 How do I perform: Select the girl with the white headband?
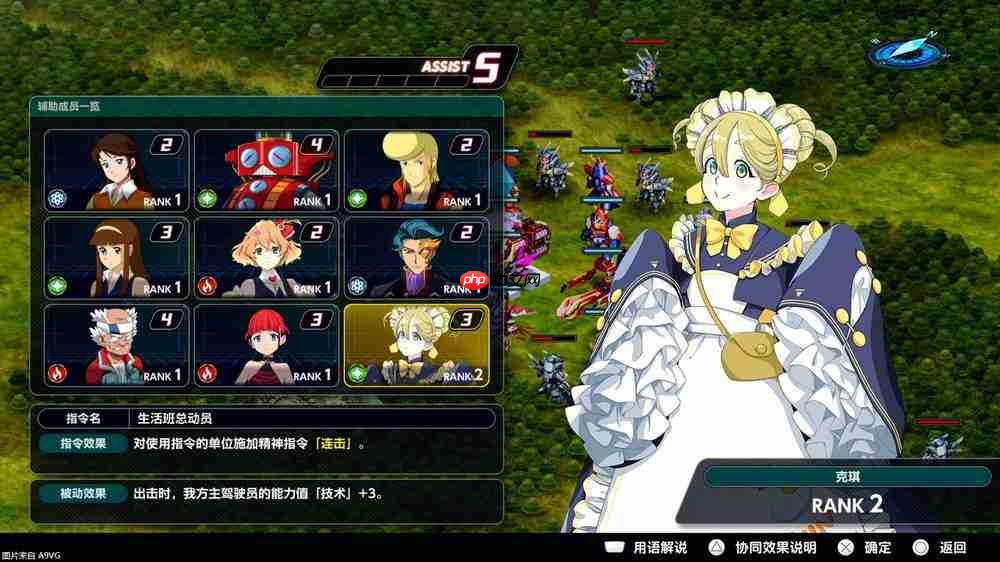pyautogui.click(x=116, y=258)
